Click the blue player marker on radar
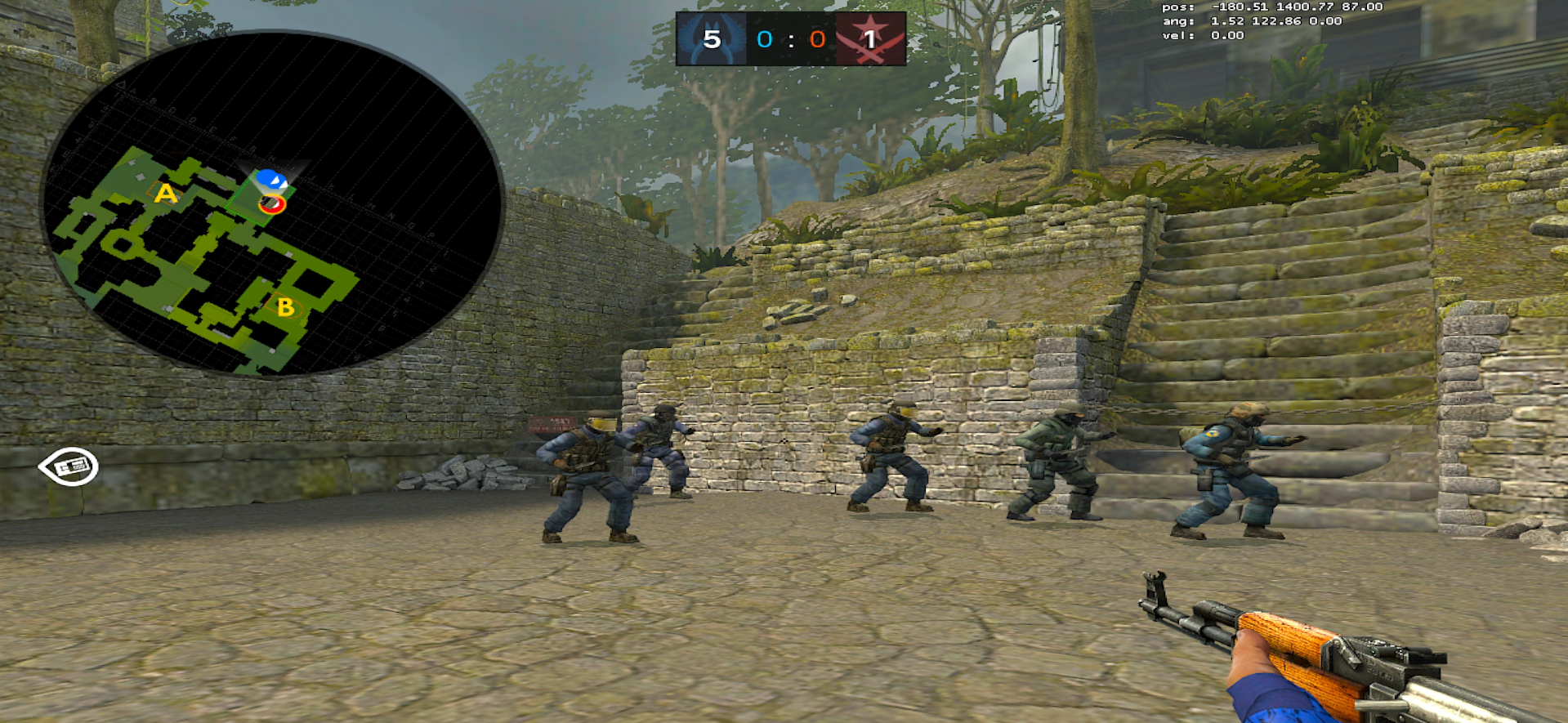The image size is (1568, 723). [269, 179]
